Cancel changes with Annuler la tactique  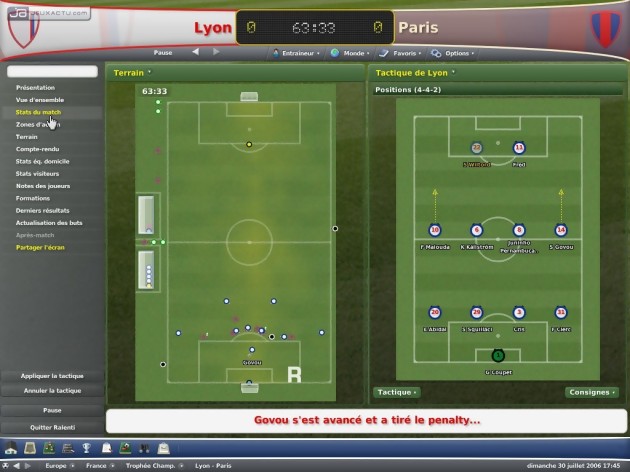[51, 391]
